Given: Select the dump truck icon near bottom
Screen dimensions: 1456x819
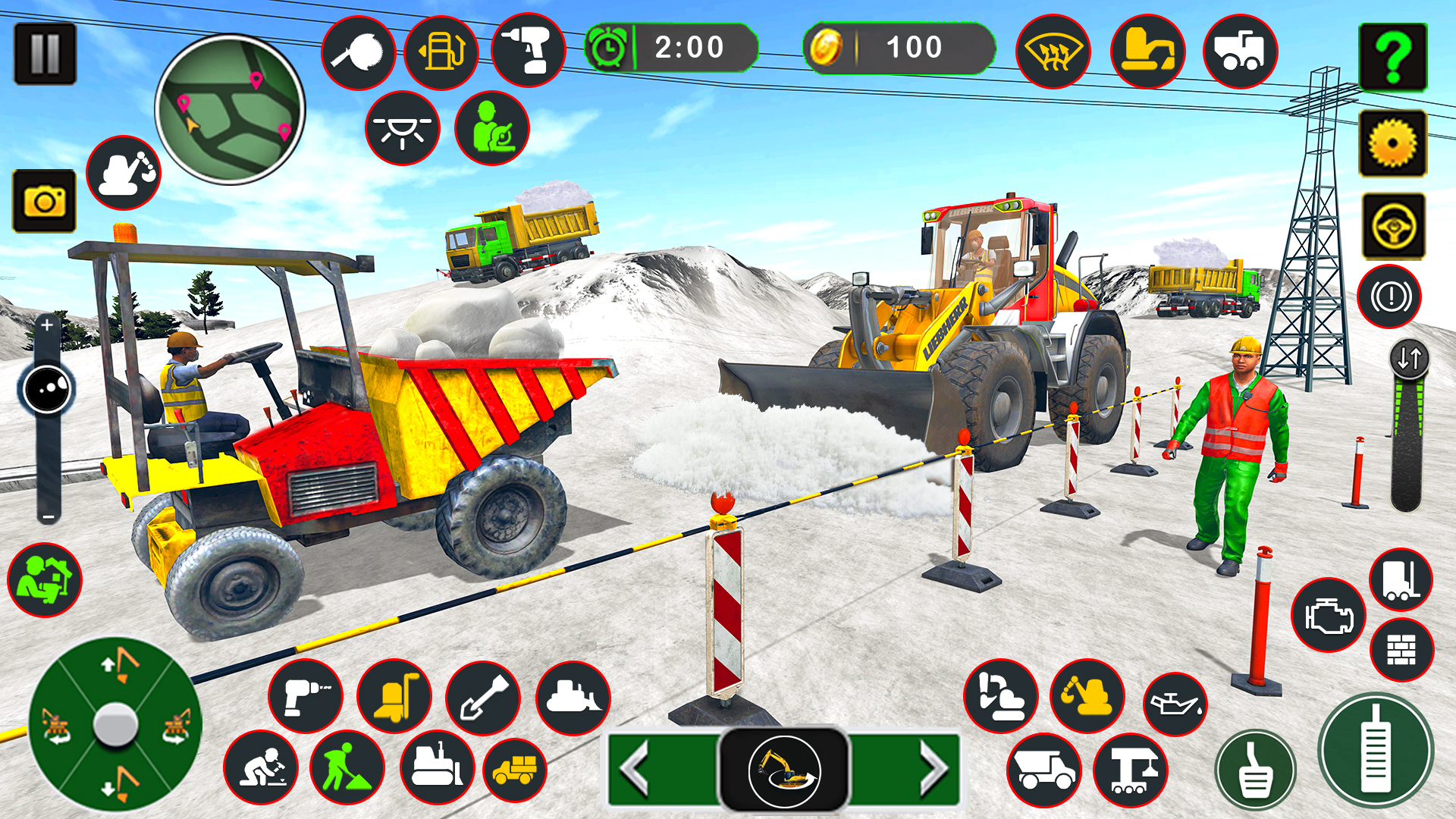Looking at the screenshot, I should pyautogui.click(x=1046, y=768).
